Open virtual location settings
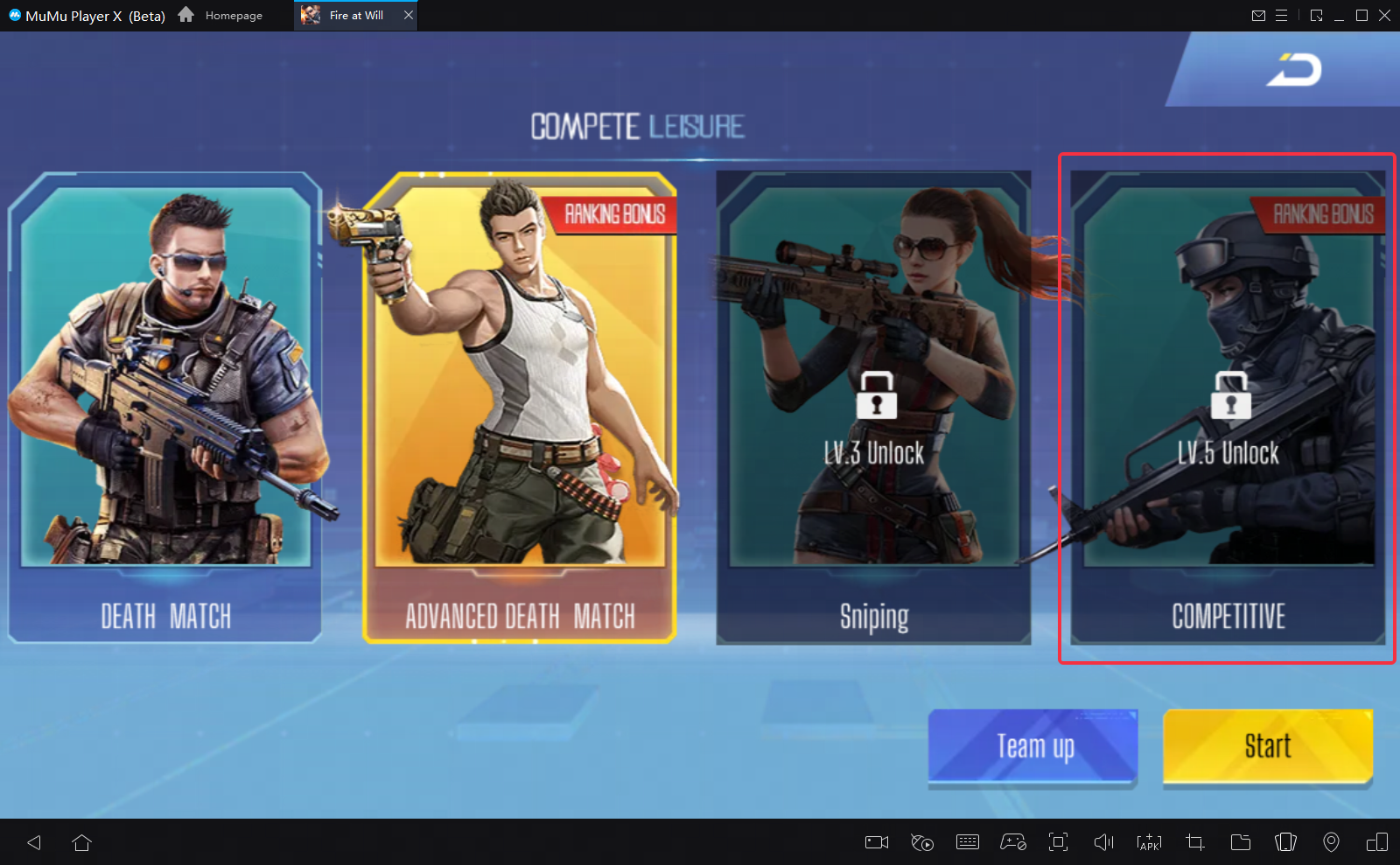The image size is (1400, 865). click(1331, 842)
